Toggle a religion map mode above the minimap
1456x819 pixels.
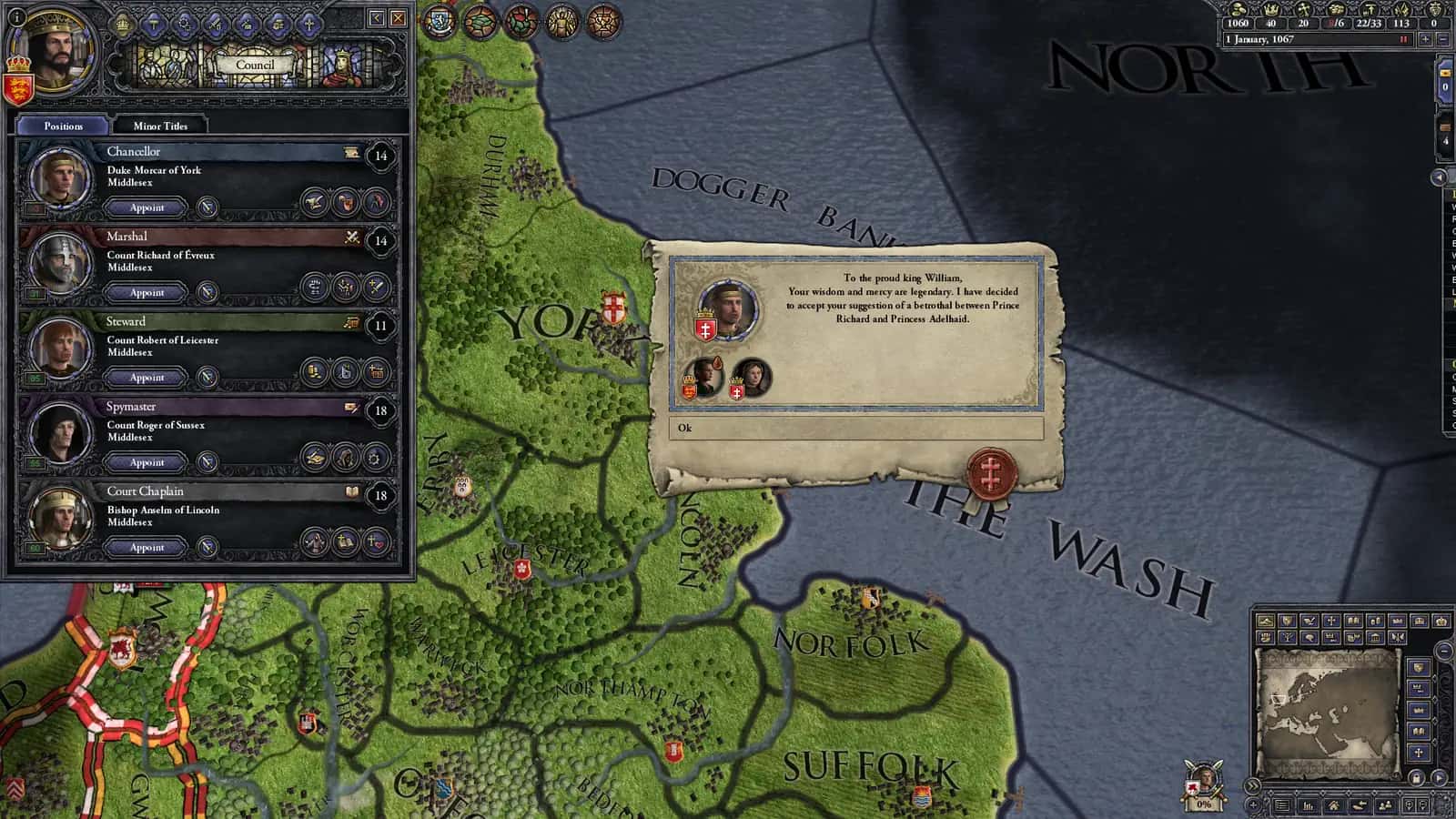click(x=1330, y=622)
